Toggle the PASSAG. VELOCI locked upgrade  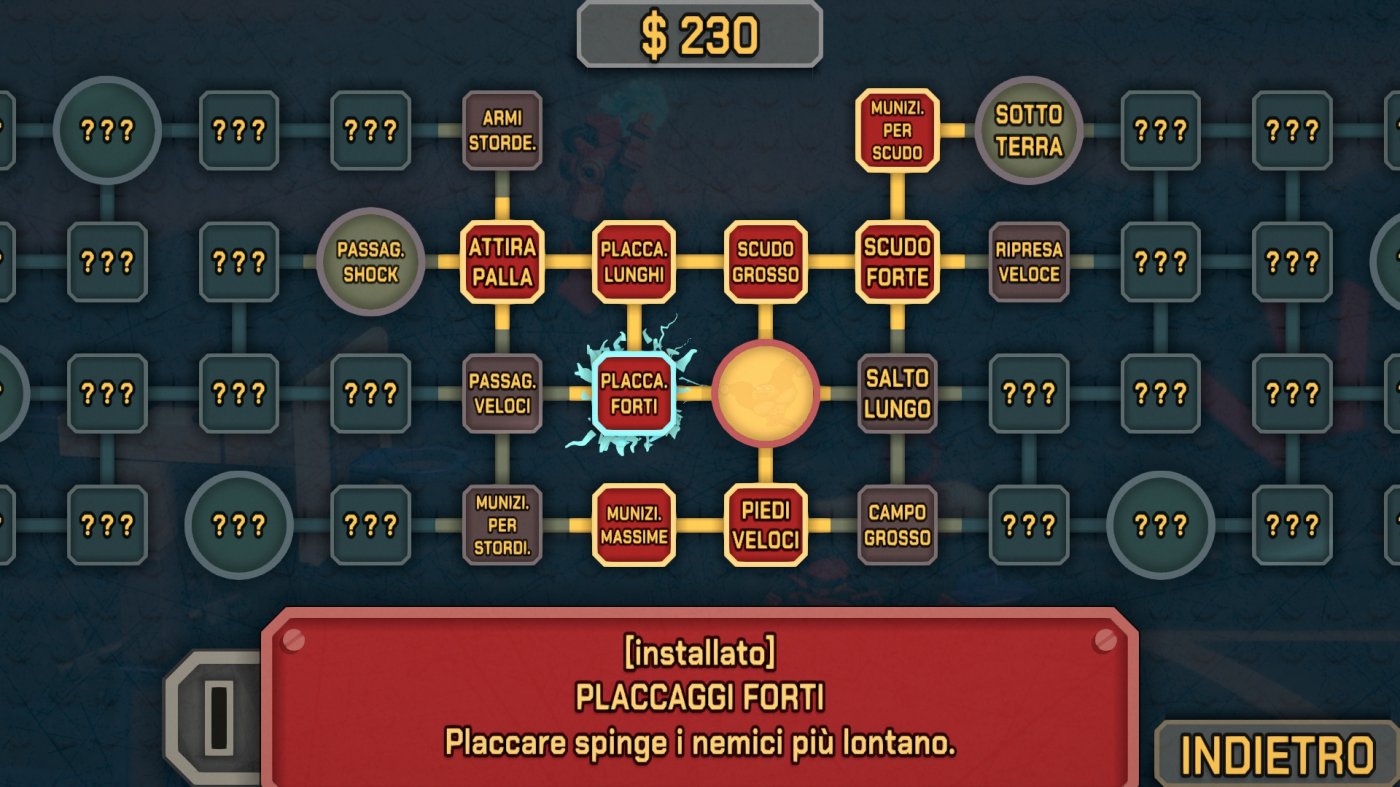[501, 392]
